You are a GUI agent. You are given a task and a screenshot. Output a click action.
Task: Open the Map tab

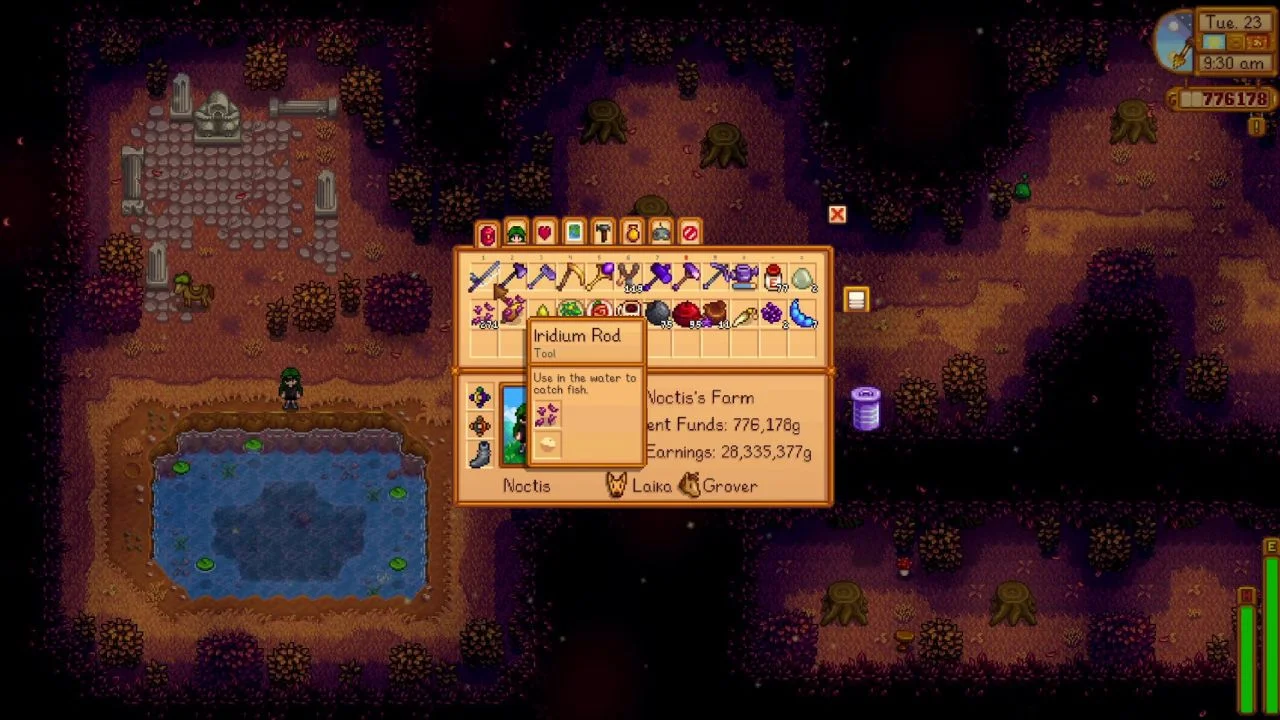573,233
